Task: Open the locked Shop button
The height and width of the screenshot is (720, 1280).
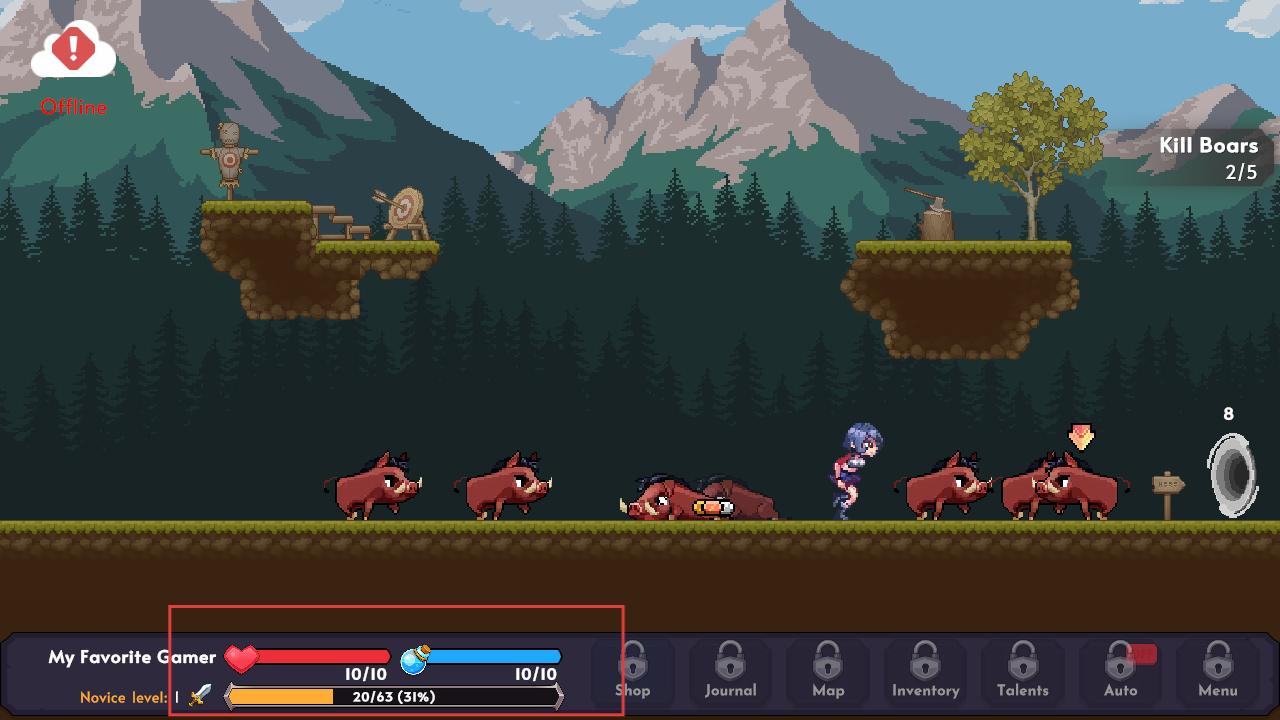Action: (632, 672)
